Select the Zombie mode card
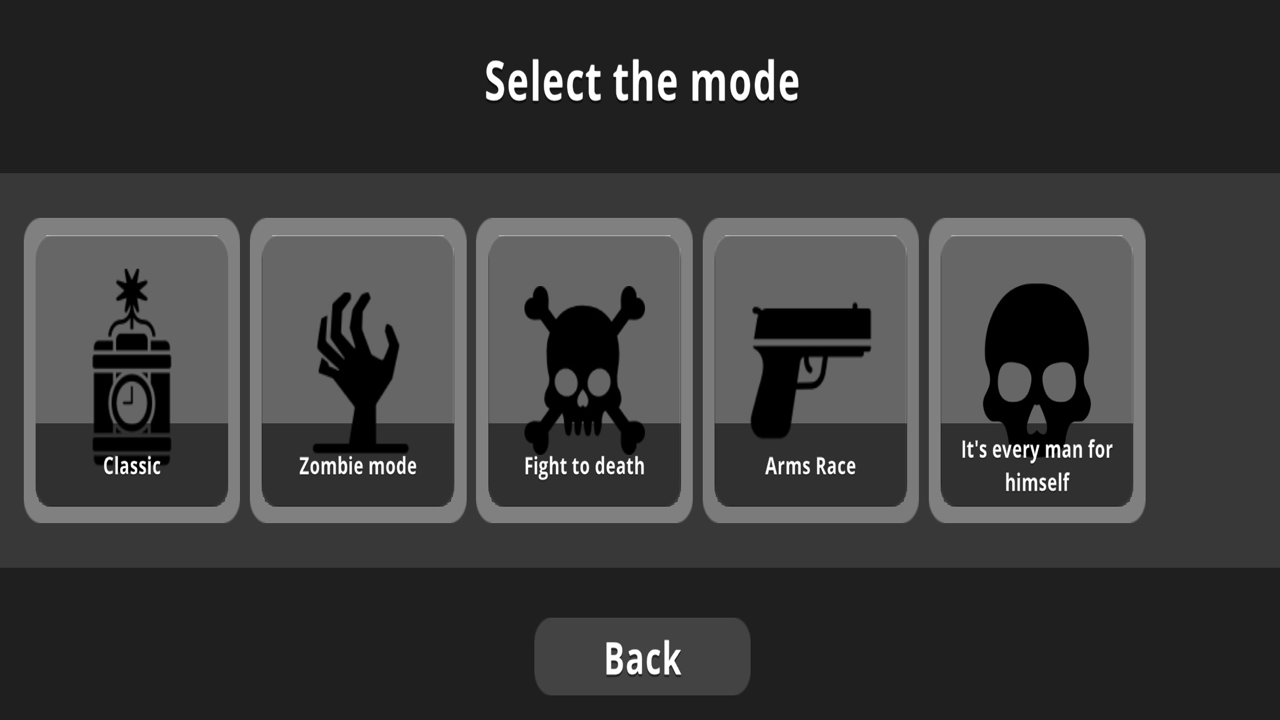The height and width of the screenshot is (720, 1280). [357, 370]
